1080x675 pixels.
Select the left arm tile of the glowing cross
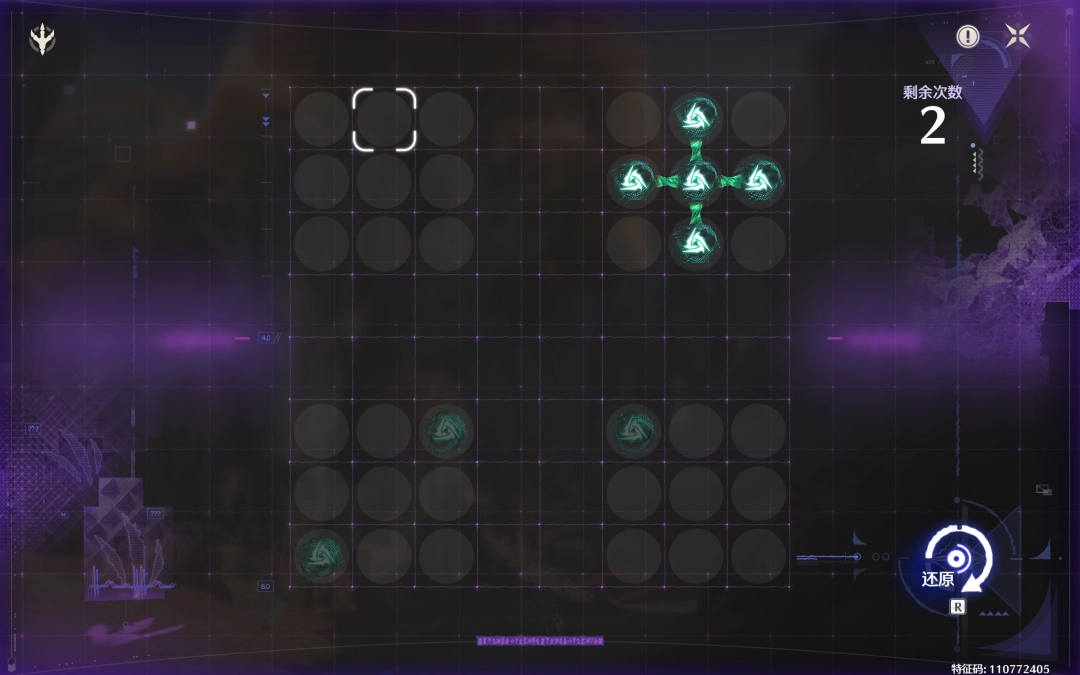634,181
